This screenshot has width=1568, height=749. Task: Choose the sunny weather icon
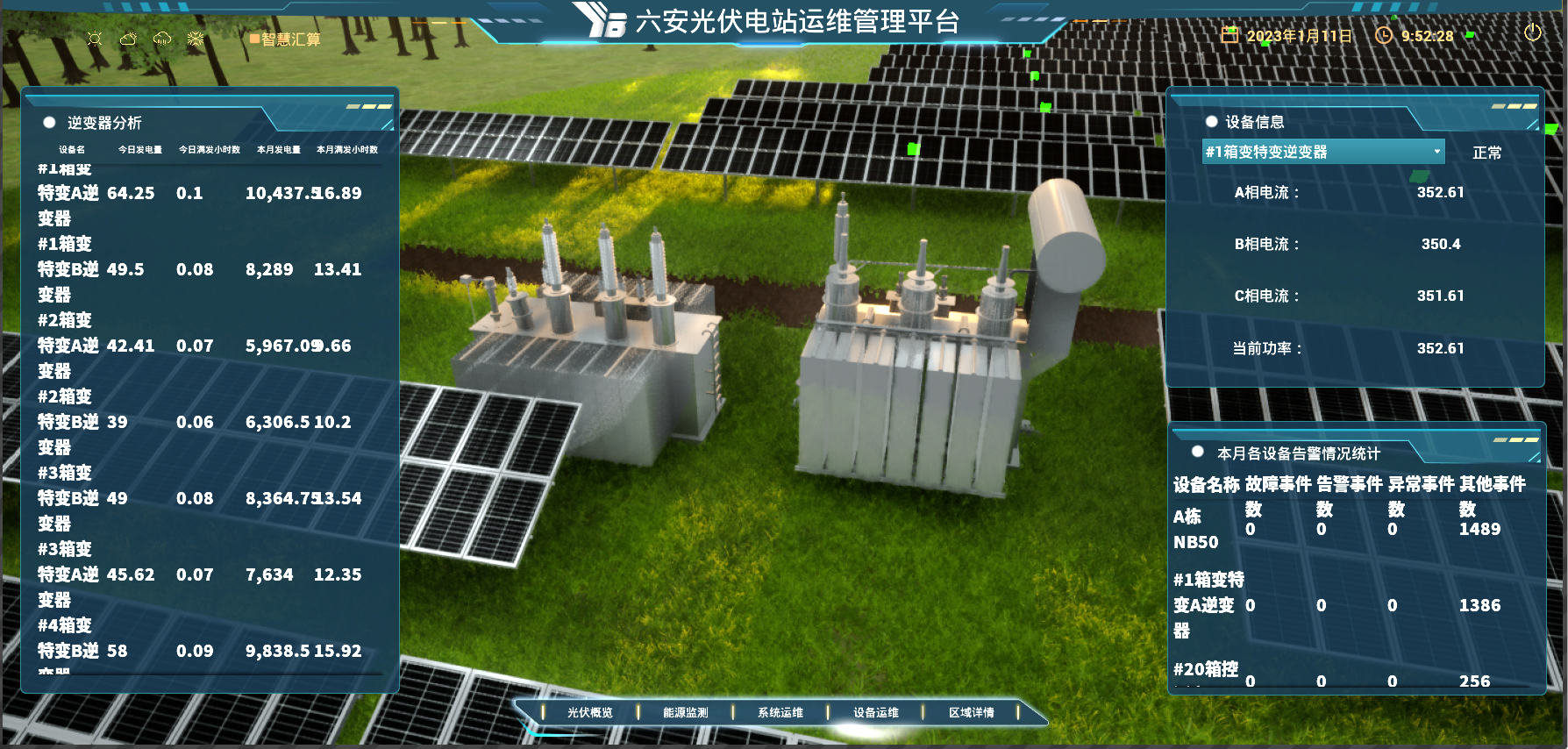click(x=95, y=39)
